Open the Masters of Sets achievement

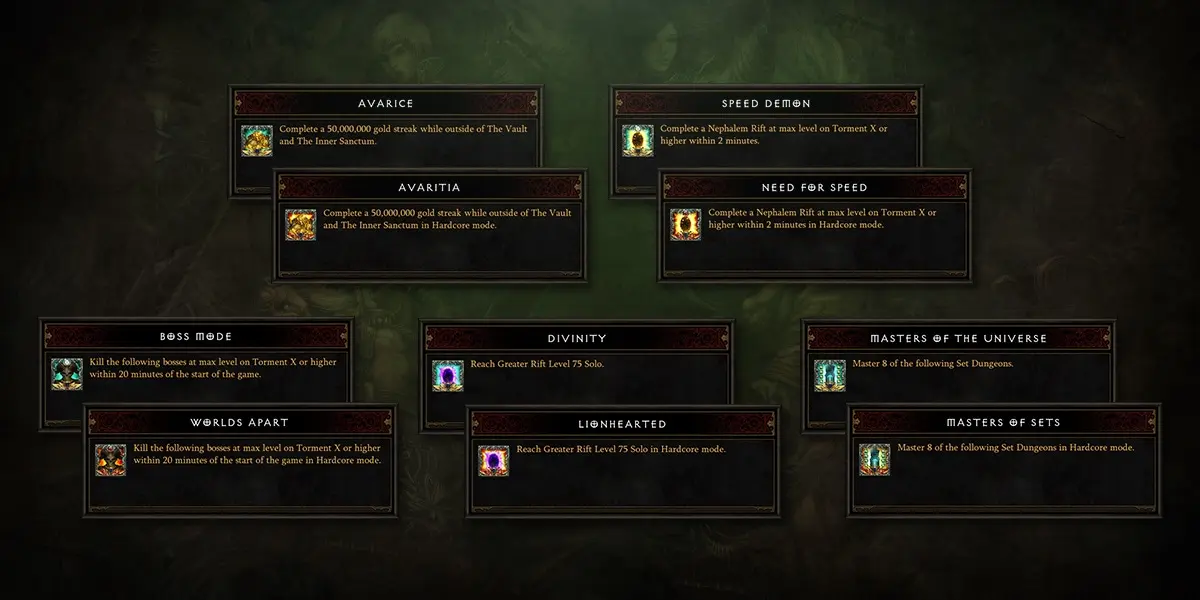click(x=1005, y=422)
